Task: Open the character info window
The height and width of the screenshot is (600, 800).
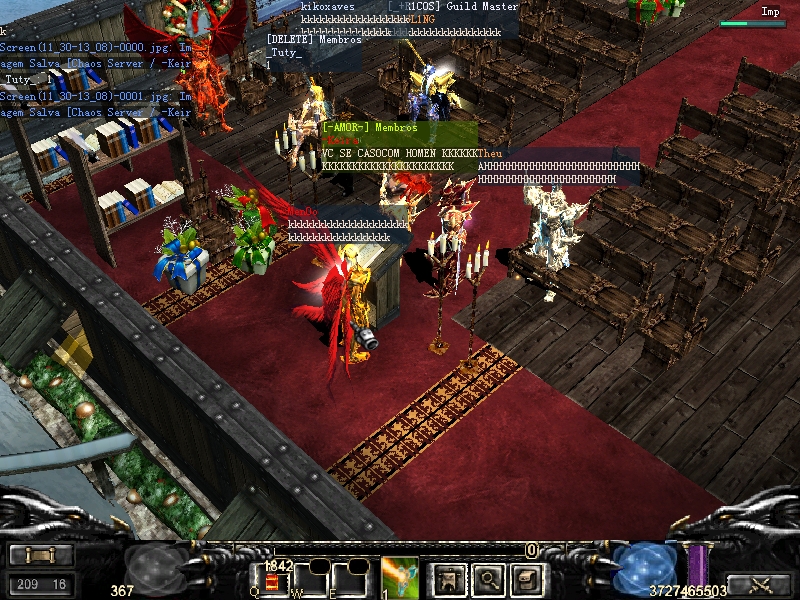Action: pyautogui.click(x=448, y=577)
